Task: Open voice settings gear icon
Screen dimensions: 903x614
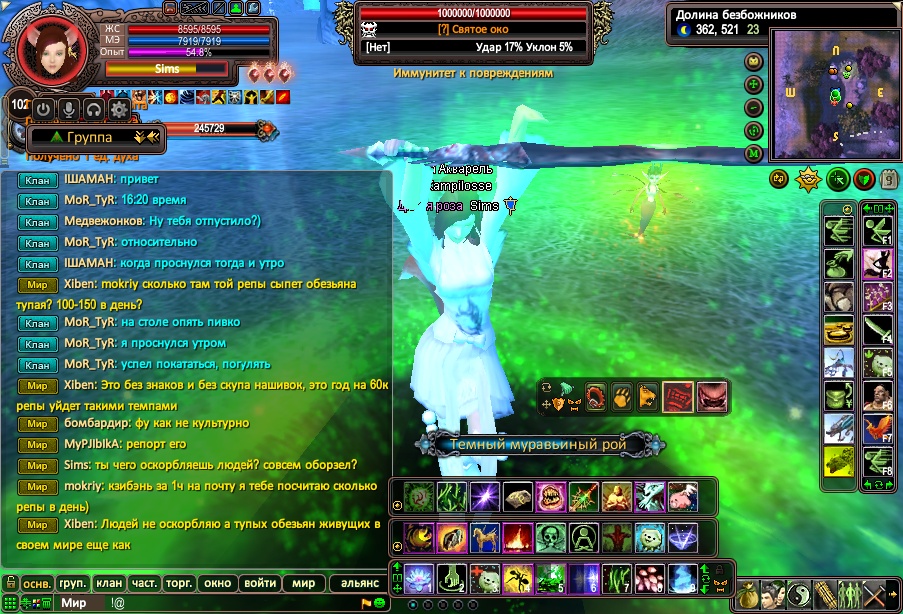Action: point(119,108)
